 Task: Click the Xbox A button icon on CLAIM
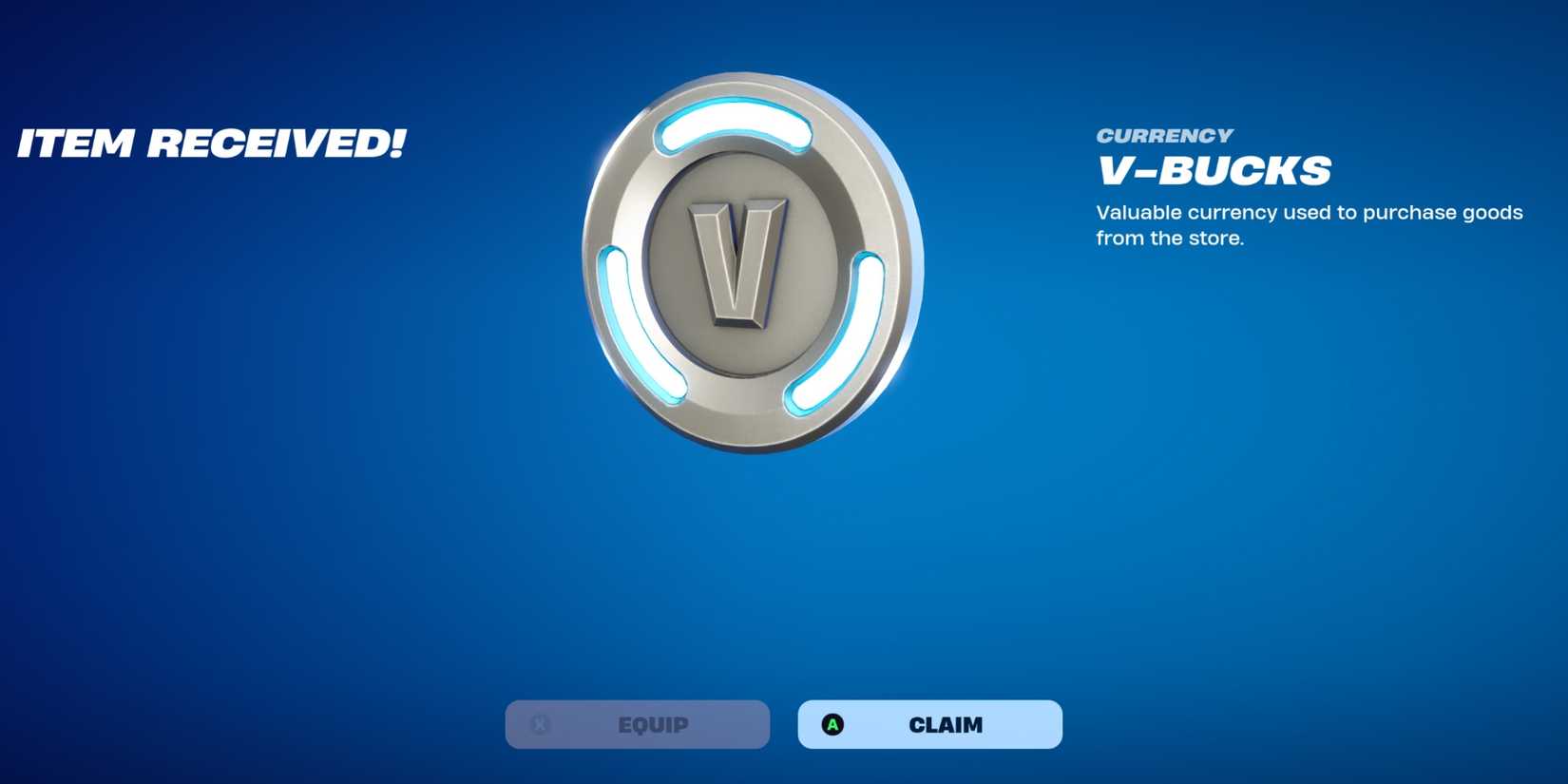coord(834,724)
